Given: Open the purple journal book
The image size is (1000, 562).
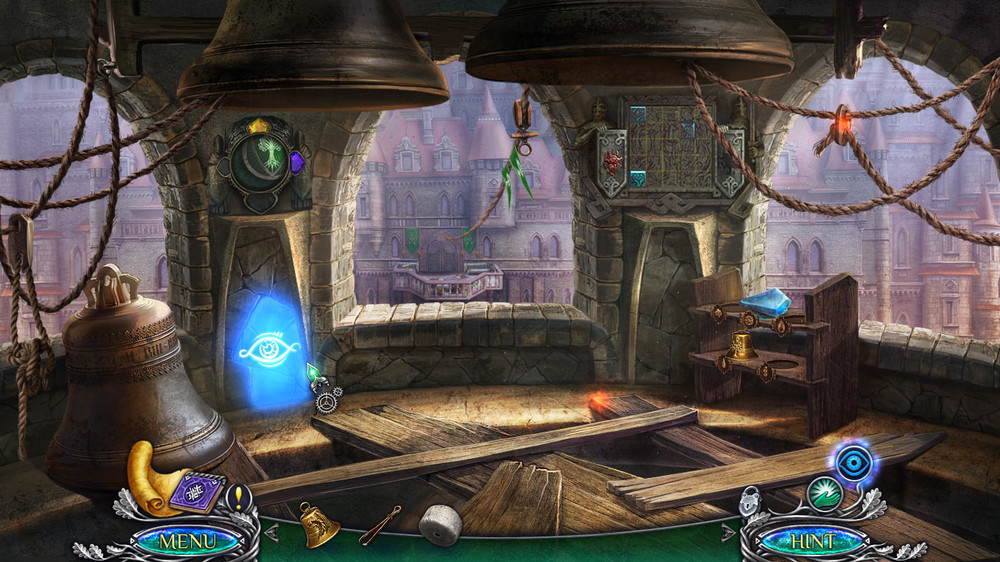Looking at the screenshot, I should (196, 493).
